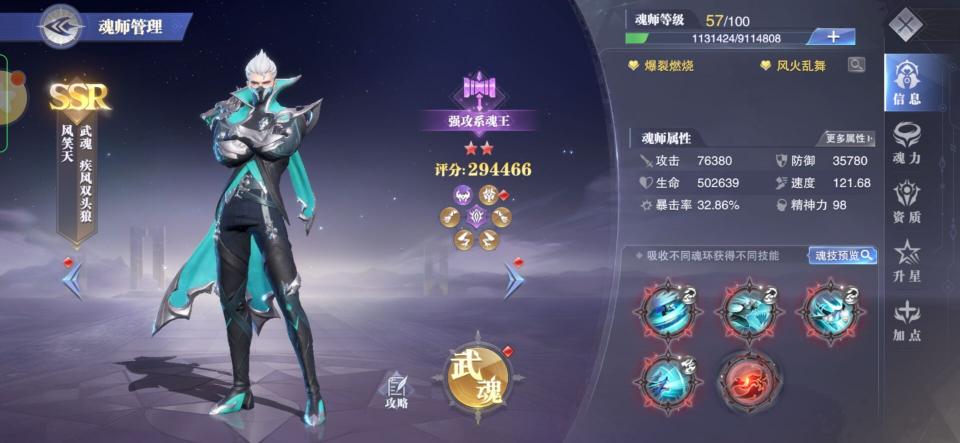This screenshot has width=960, height=443.
Task: Show 更多属性 more attributes
Action: coord(848,138)
